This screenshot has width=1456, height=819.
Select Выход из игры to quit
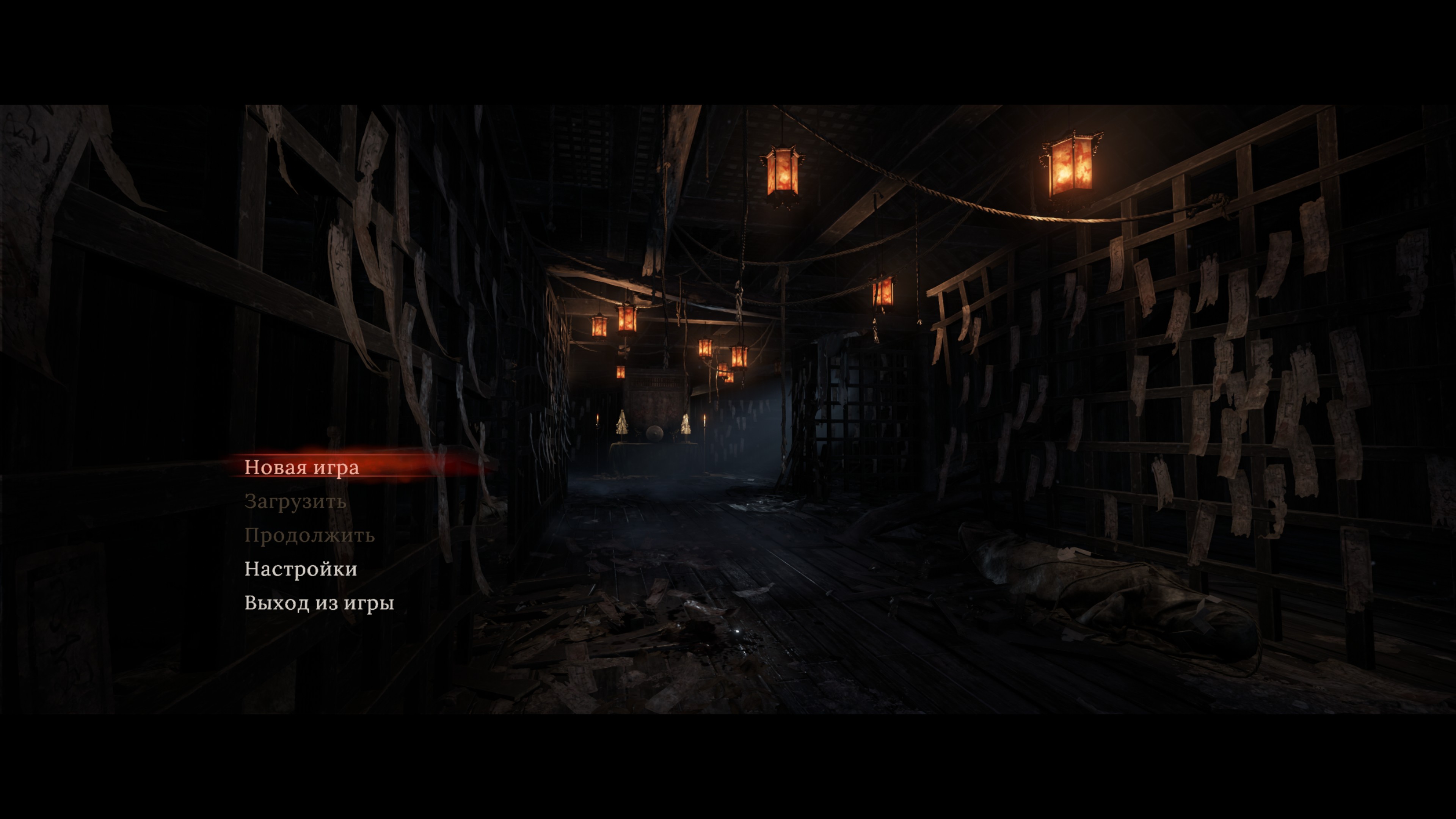(319, 603)
